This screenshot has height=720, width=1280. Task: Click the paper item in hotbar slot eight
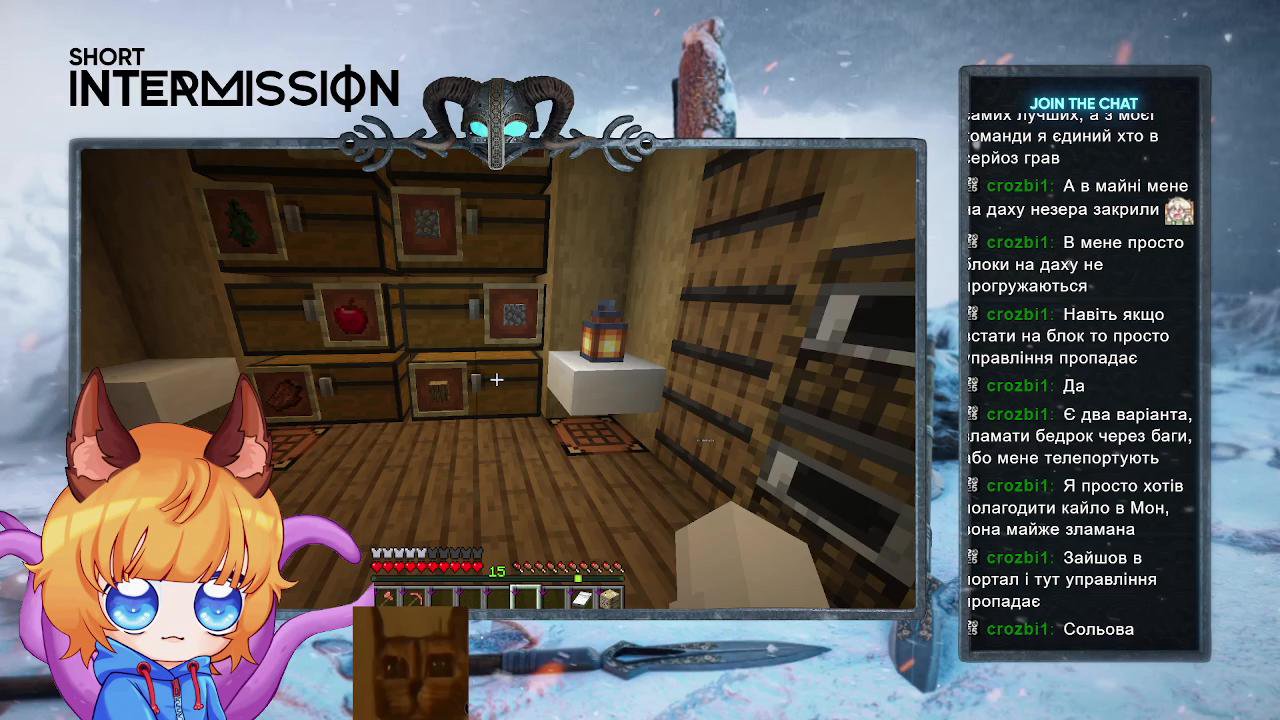point(582,597)
